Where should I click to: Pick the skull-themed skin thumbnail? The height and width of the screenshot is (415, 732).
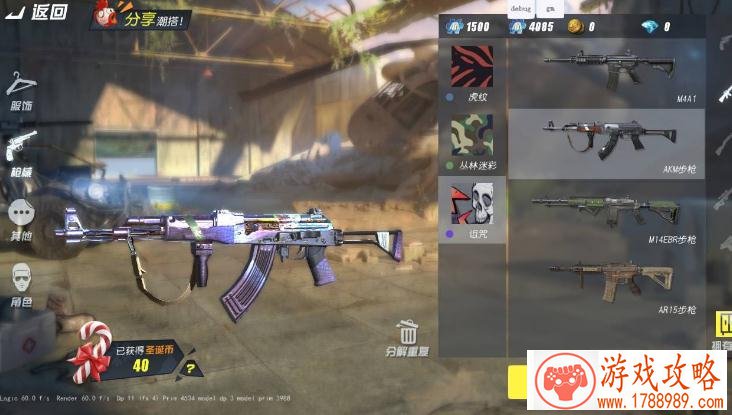coord(472,205)
